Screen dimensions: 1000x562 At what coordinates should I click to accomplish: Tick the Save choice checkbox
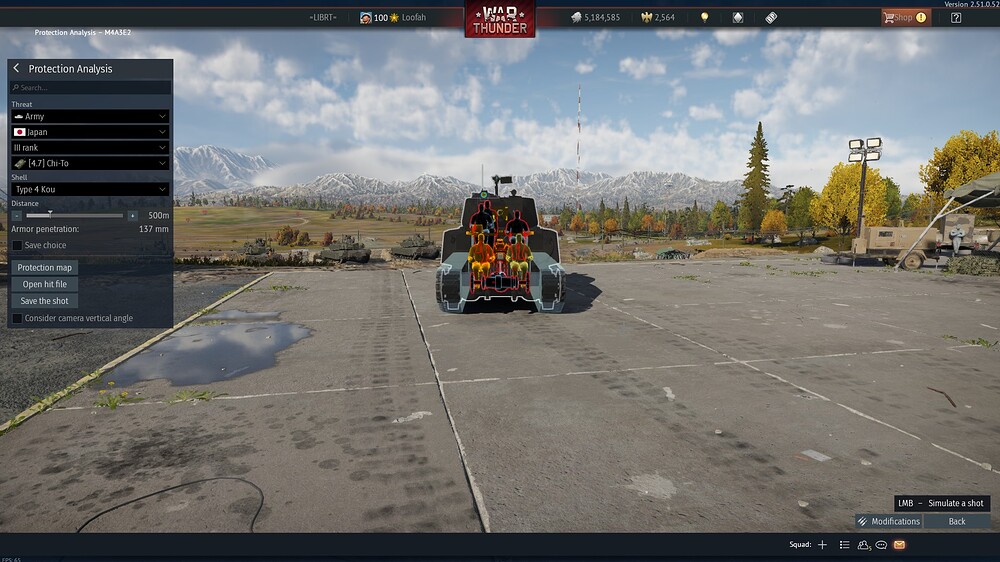(x=17, y=245)
